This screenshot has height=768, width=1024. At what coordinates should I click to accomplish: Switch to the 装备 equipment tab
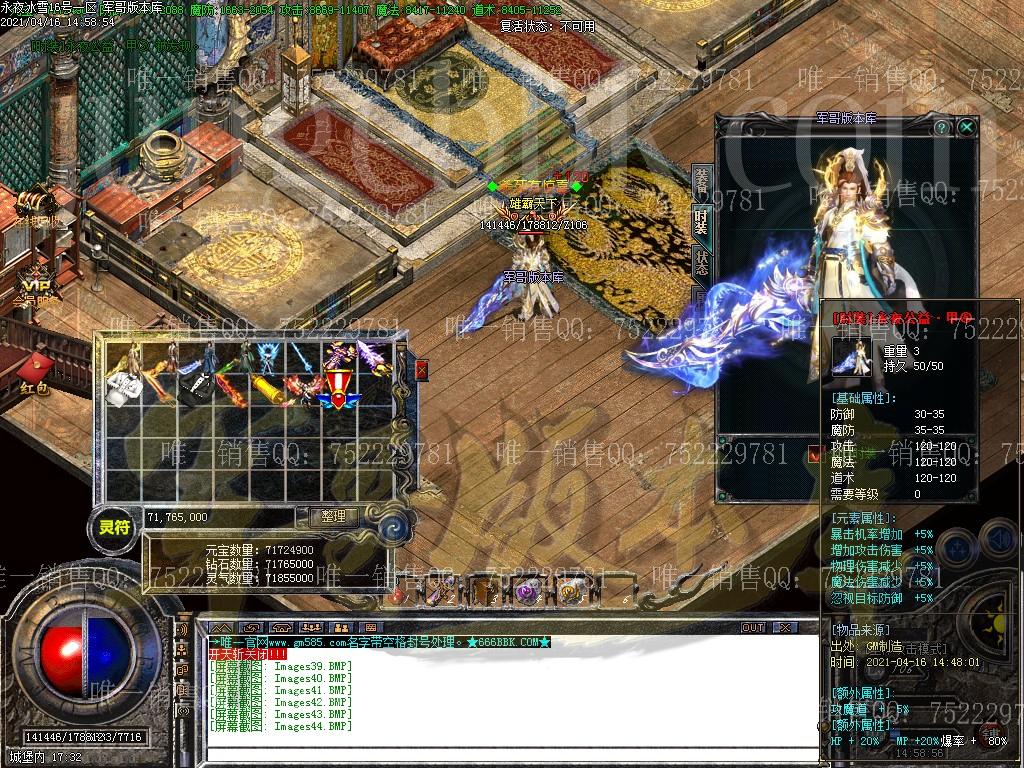click(x=701, y=183)
